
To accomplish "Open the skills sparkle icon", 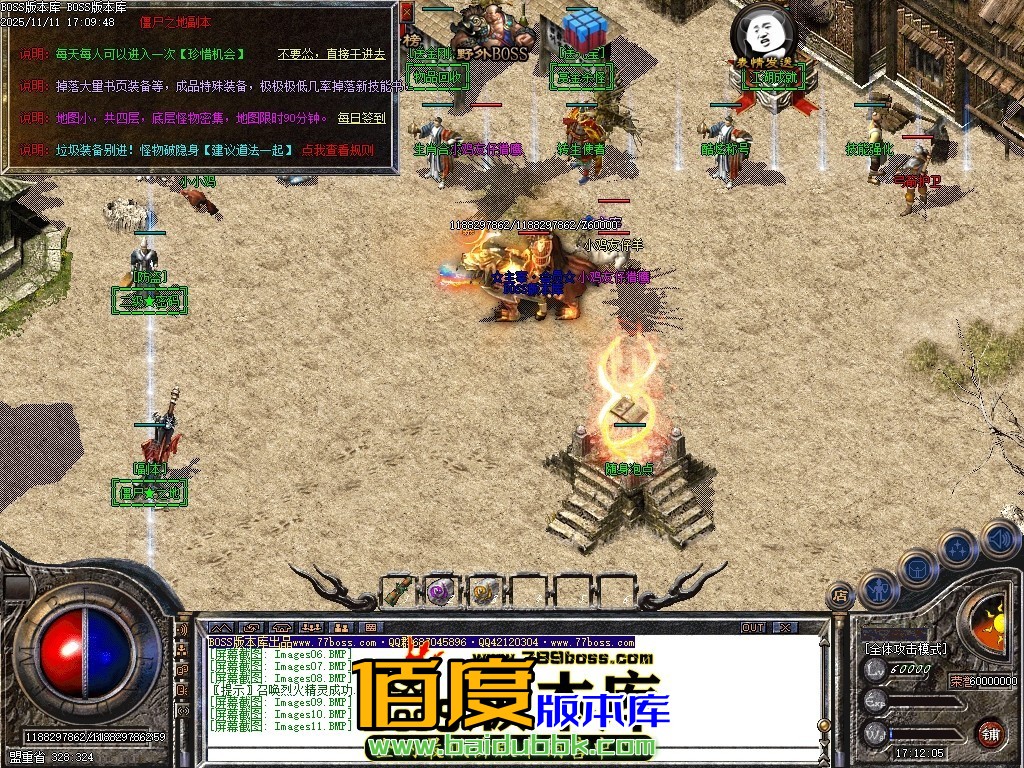I will point(958,548).
